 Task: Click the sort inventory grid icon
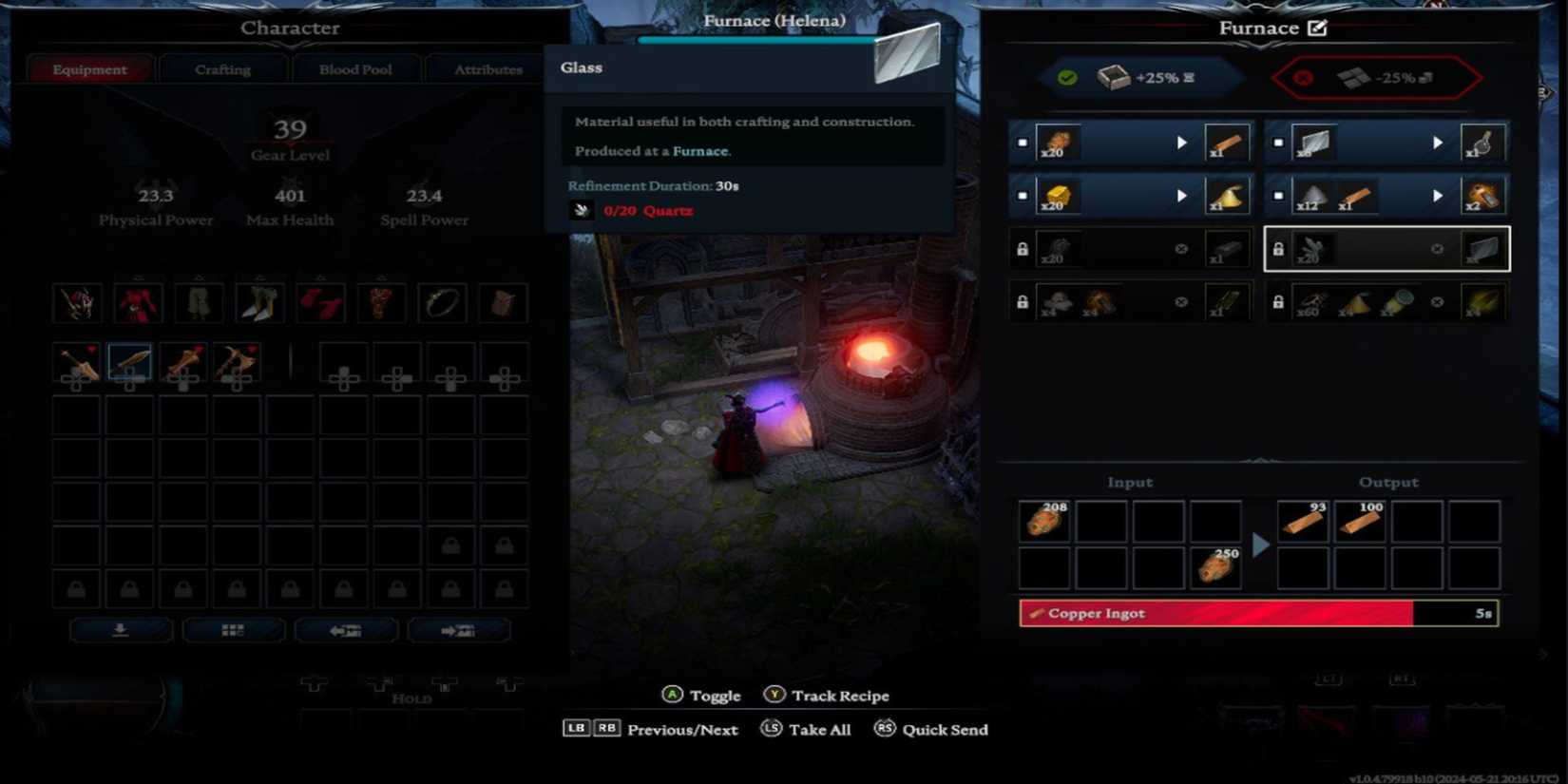(x=234, y=629)
